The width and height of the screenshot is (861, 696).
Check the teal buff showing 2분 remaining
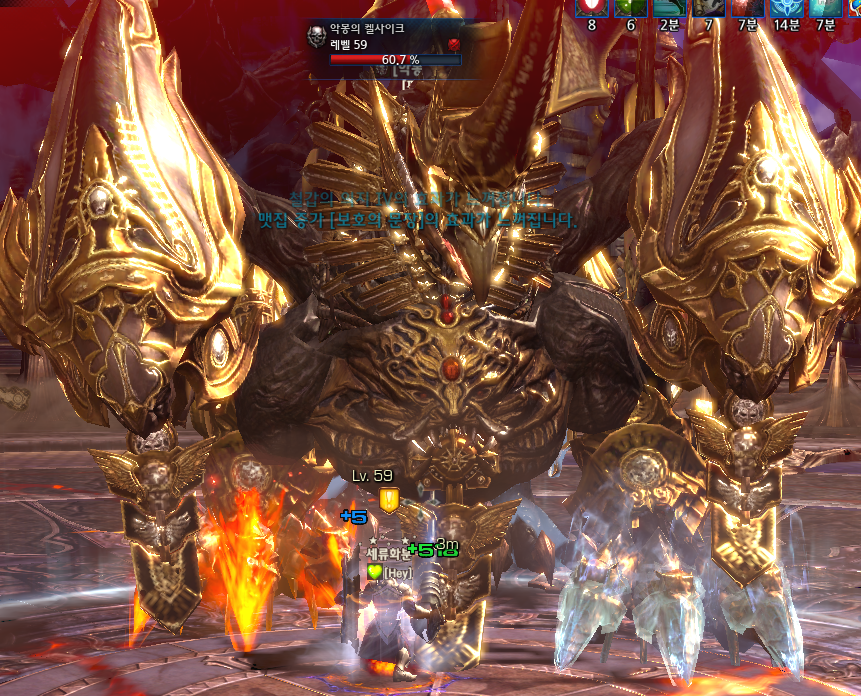pyautogui.click(x=668, y=7)
